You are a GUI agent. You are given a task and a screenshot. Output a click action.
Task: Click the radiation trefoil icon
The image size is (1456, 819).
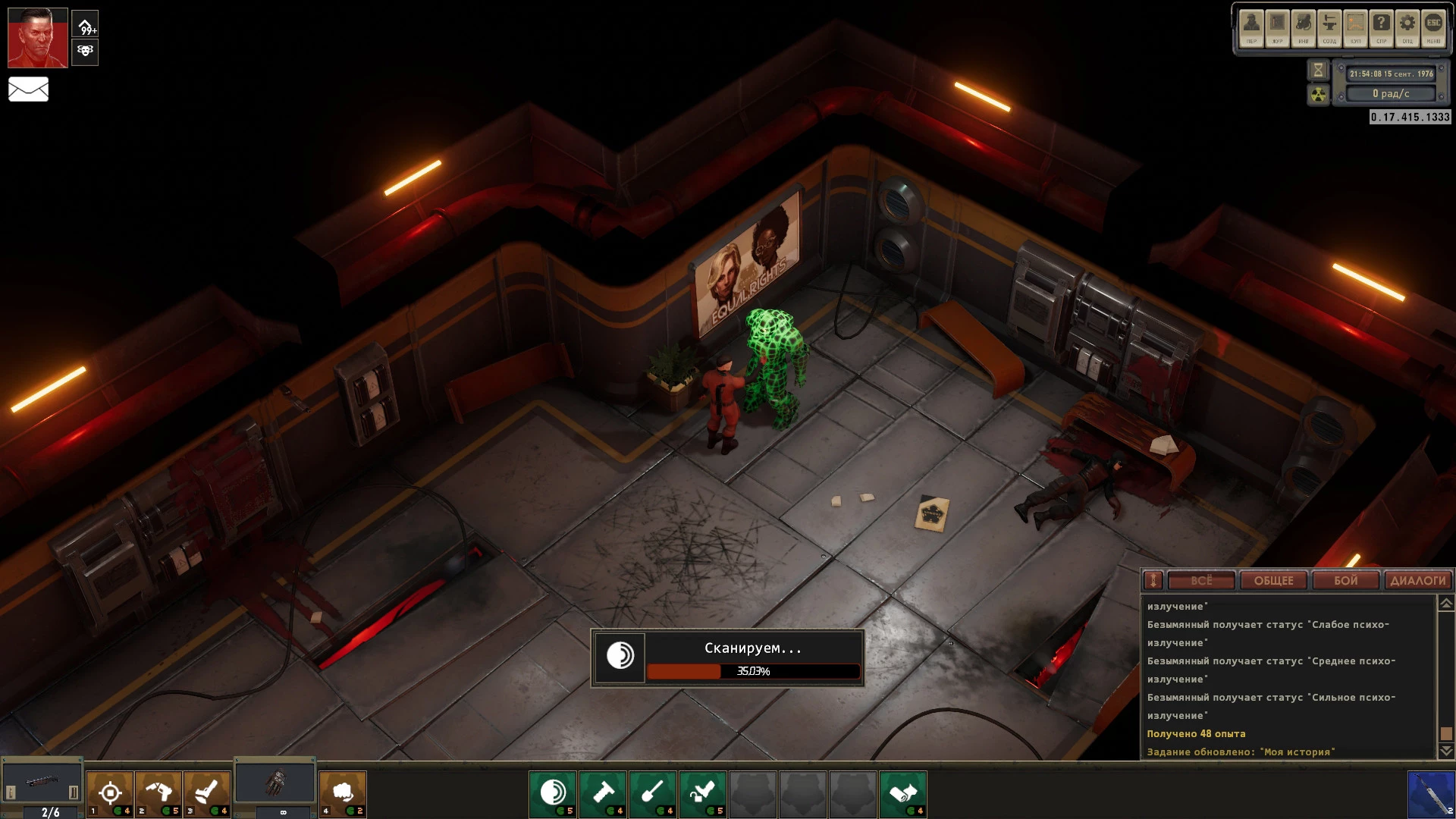1318,95
